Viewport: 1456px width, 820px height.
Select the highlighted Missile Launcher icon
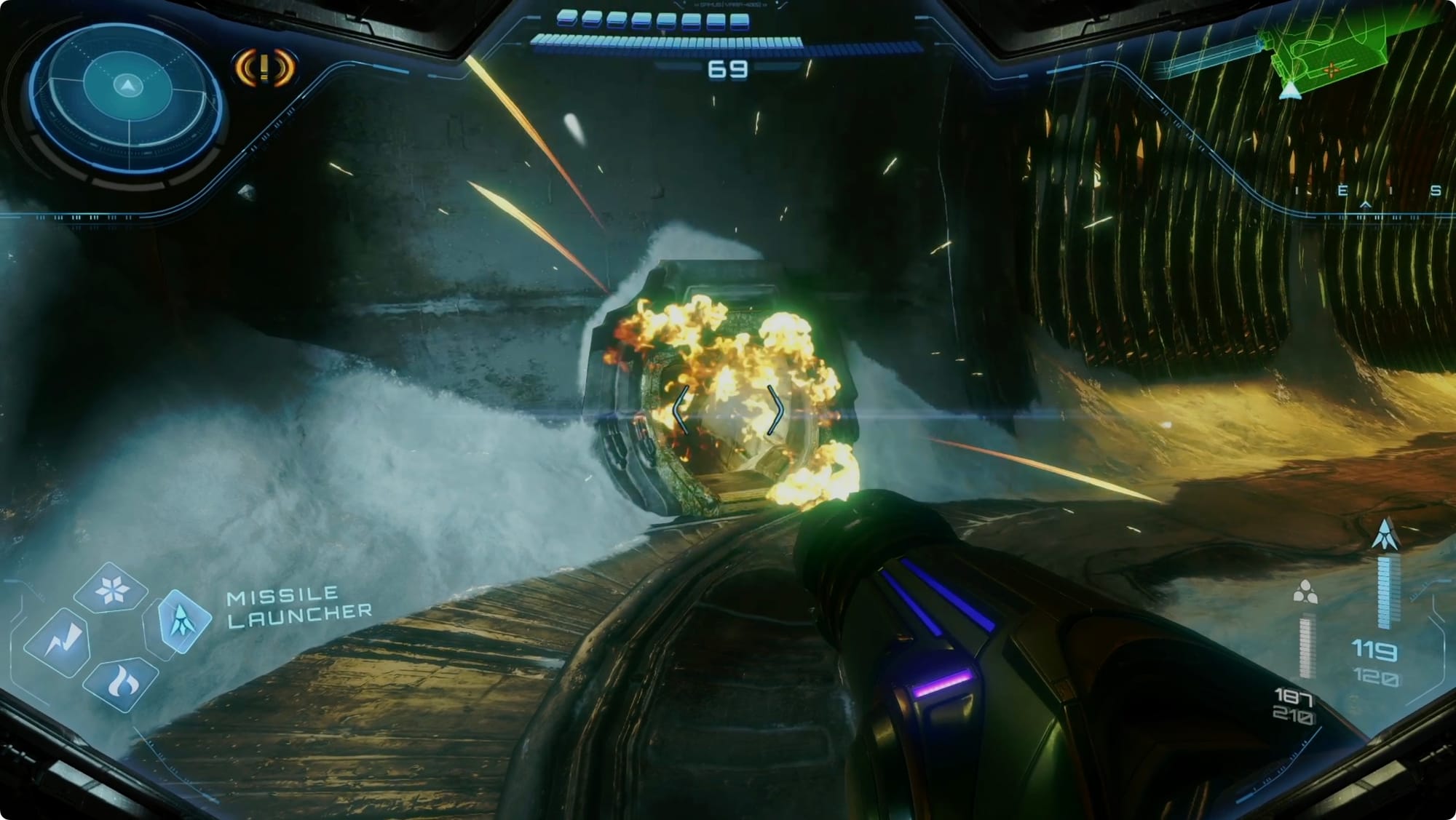181,619
